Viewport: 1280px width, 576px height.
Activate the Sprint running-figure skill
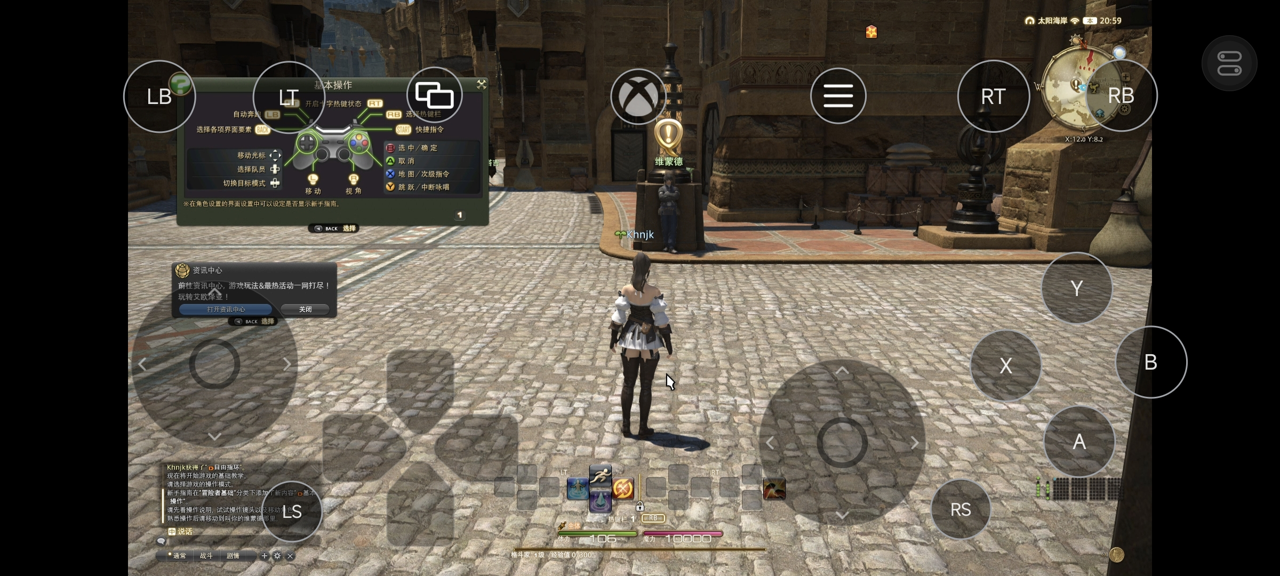(x=600, y=477)
